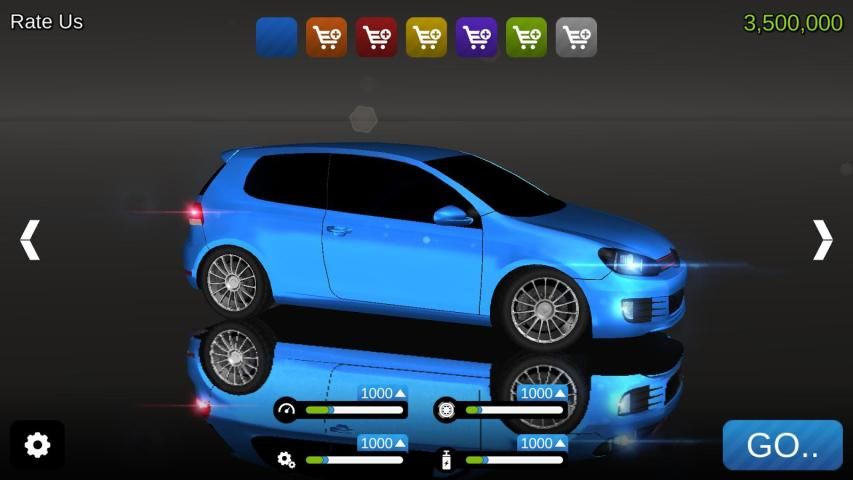This screenshot has width=853, height=480.
Task: Buy the yellow paint color
Action: (x=426, y=37)
